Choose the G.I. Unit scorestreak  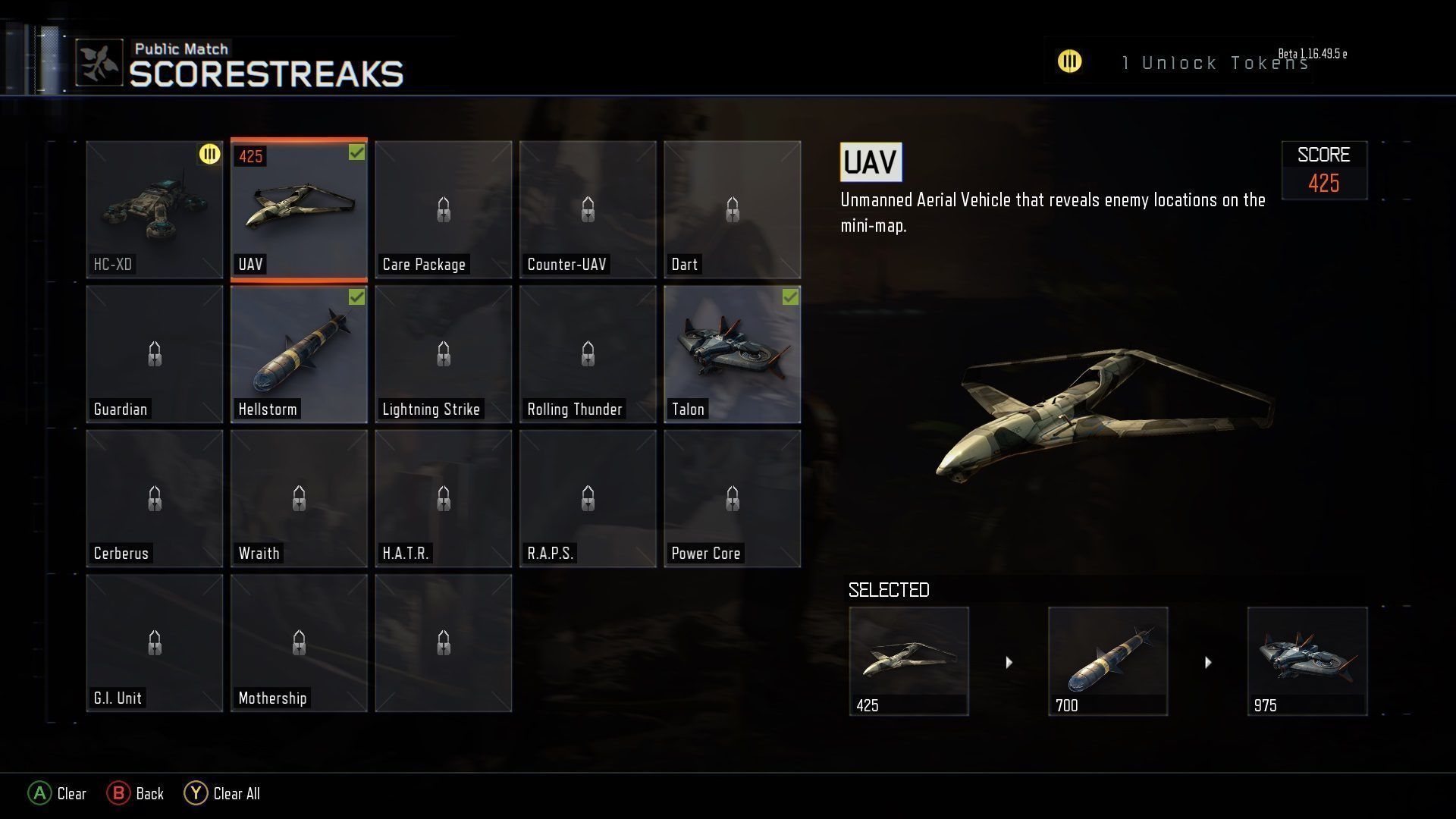point(155,643)
